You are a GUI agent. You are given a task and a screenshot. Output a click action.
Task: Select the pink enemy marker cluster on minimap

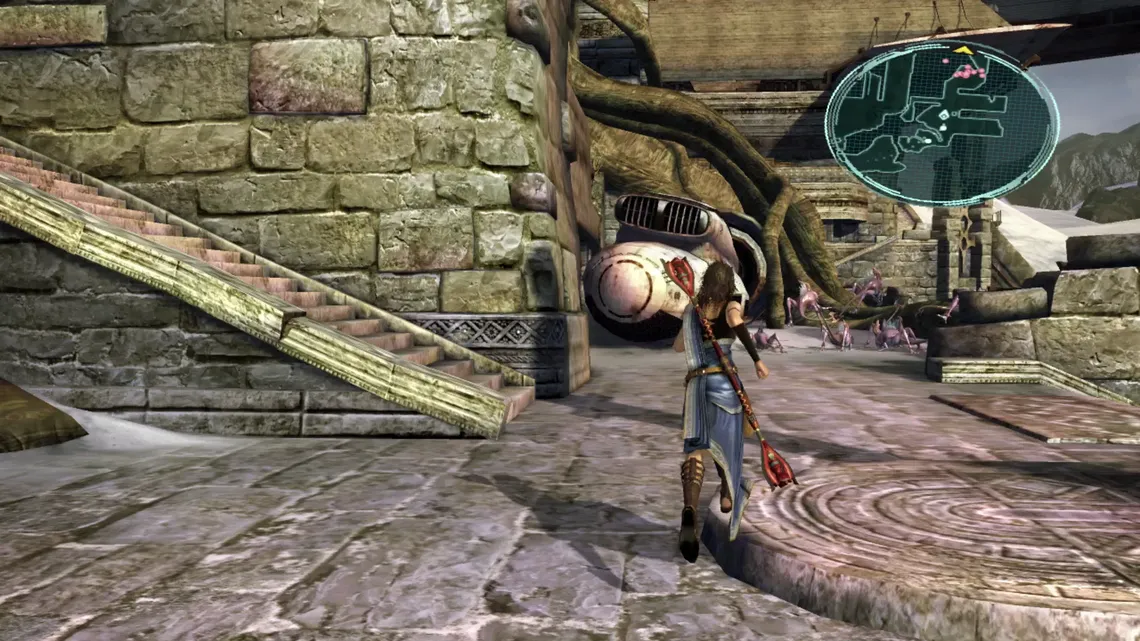tap(968, 72)
